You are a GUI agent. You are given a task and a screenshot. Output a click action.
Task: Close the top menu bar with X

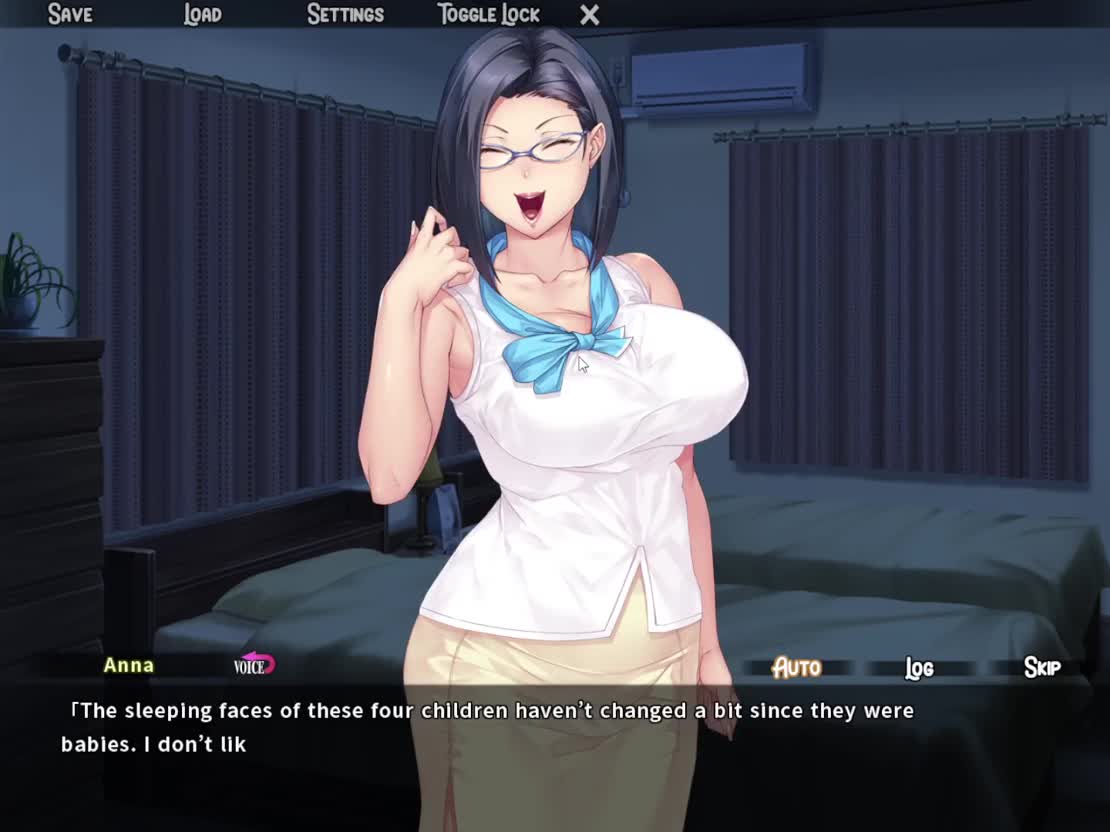click(x=590, y=15)
